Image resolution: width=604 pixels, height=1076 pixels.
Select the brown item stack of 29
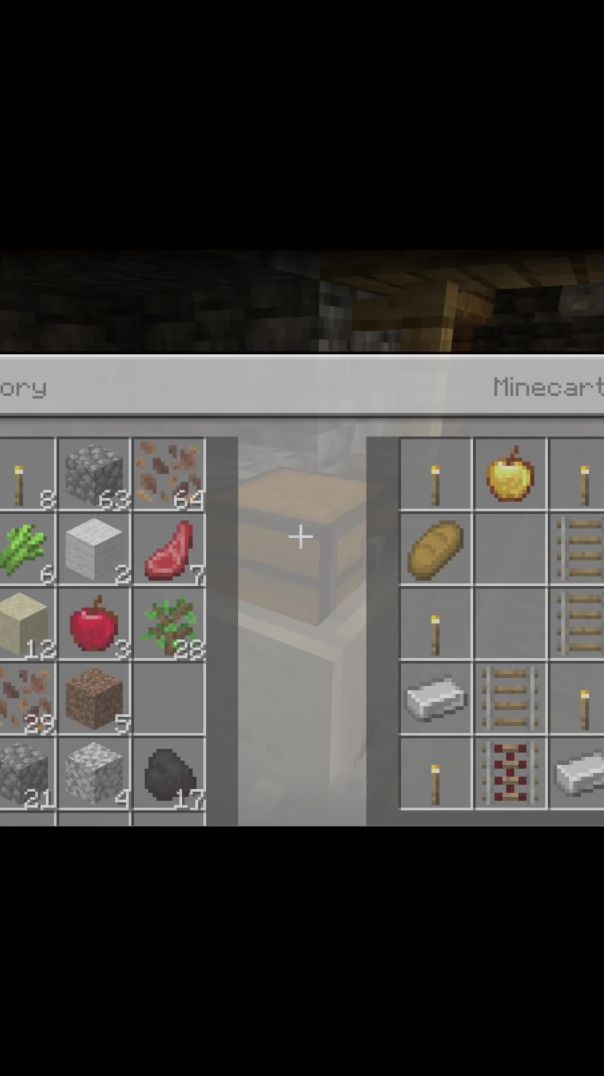coord(22,698)
